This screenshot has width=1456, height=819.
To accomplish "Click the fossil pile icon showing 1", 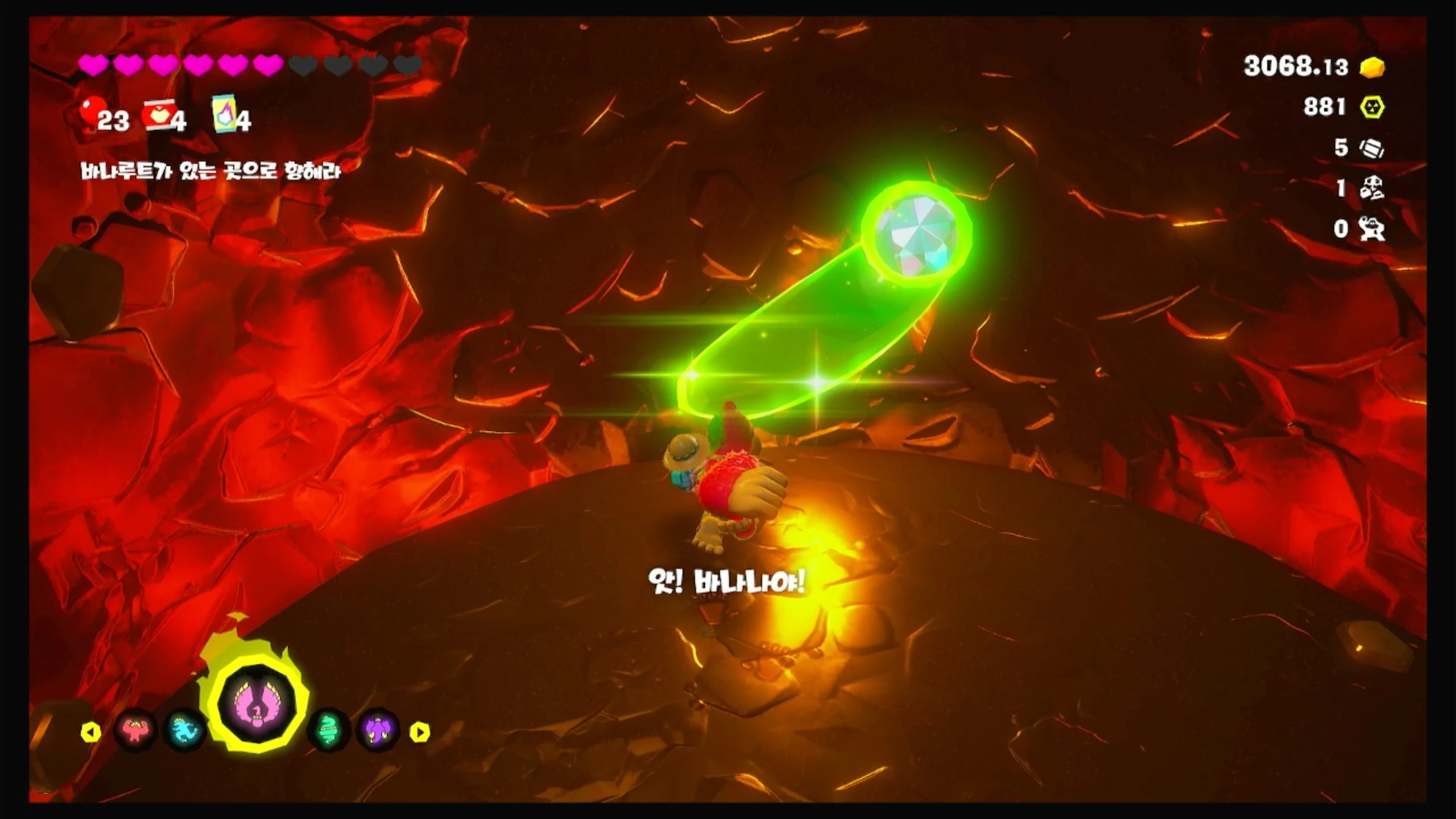I will point(1372,188).
